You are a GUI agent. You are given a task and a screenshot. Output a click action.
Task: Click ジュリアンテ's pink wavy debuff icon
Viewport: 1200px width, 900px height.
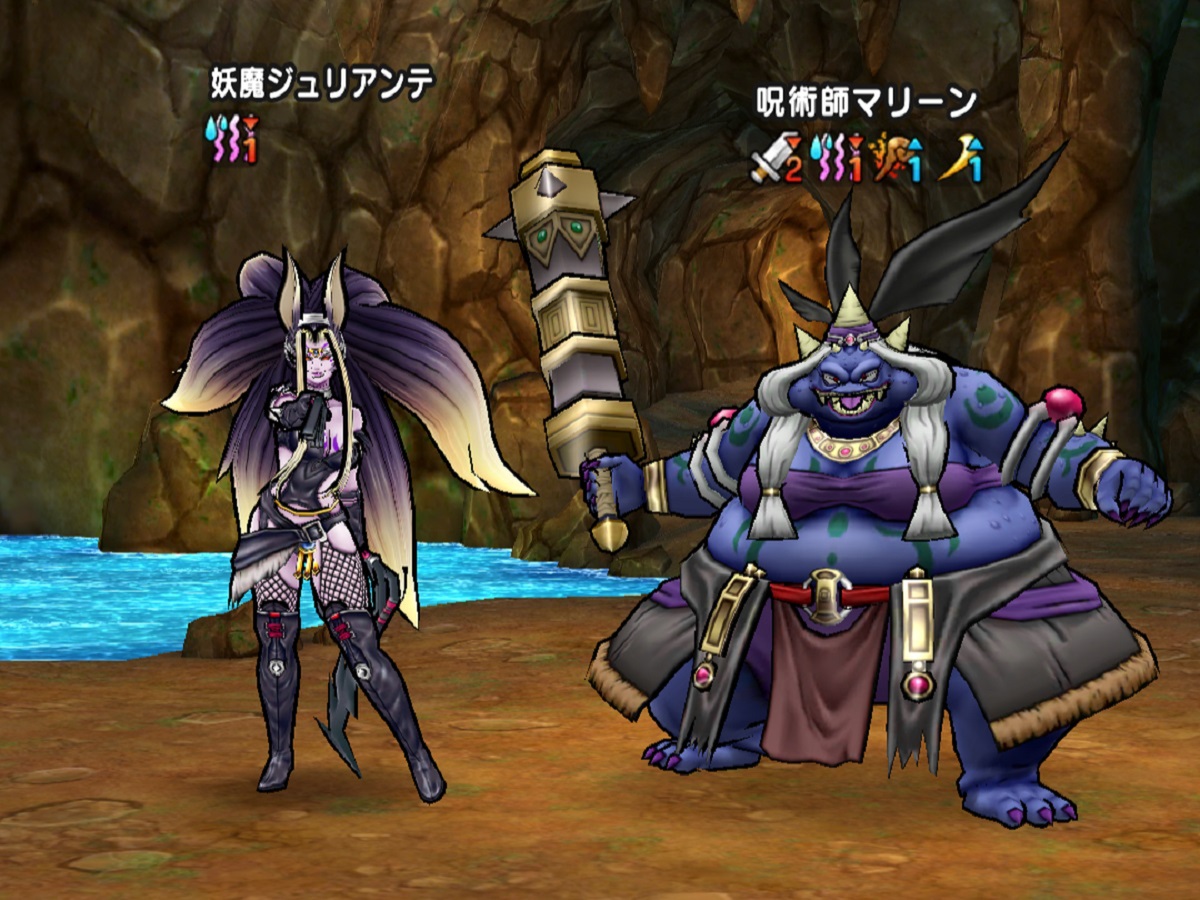coord(229,141)
